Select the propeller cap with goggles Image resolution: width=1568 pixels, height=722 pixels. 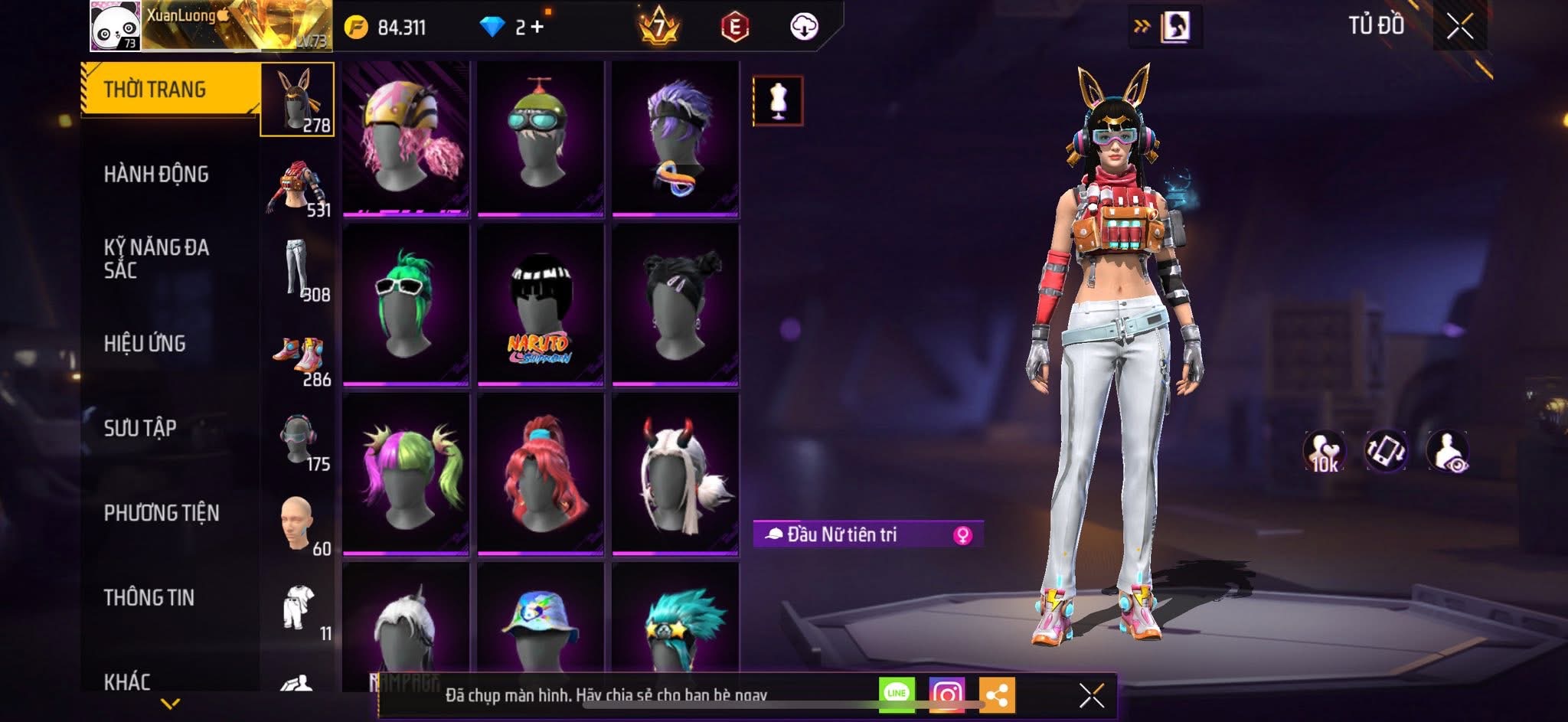pos(541,138)
